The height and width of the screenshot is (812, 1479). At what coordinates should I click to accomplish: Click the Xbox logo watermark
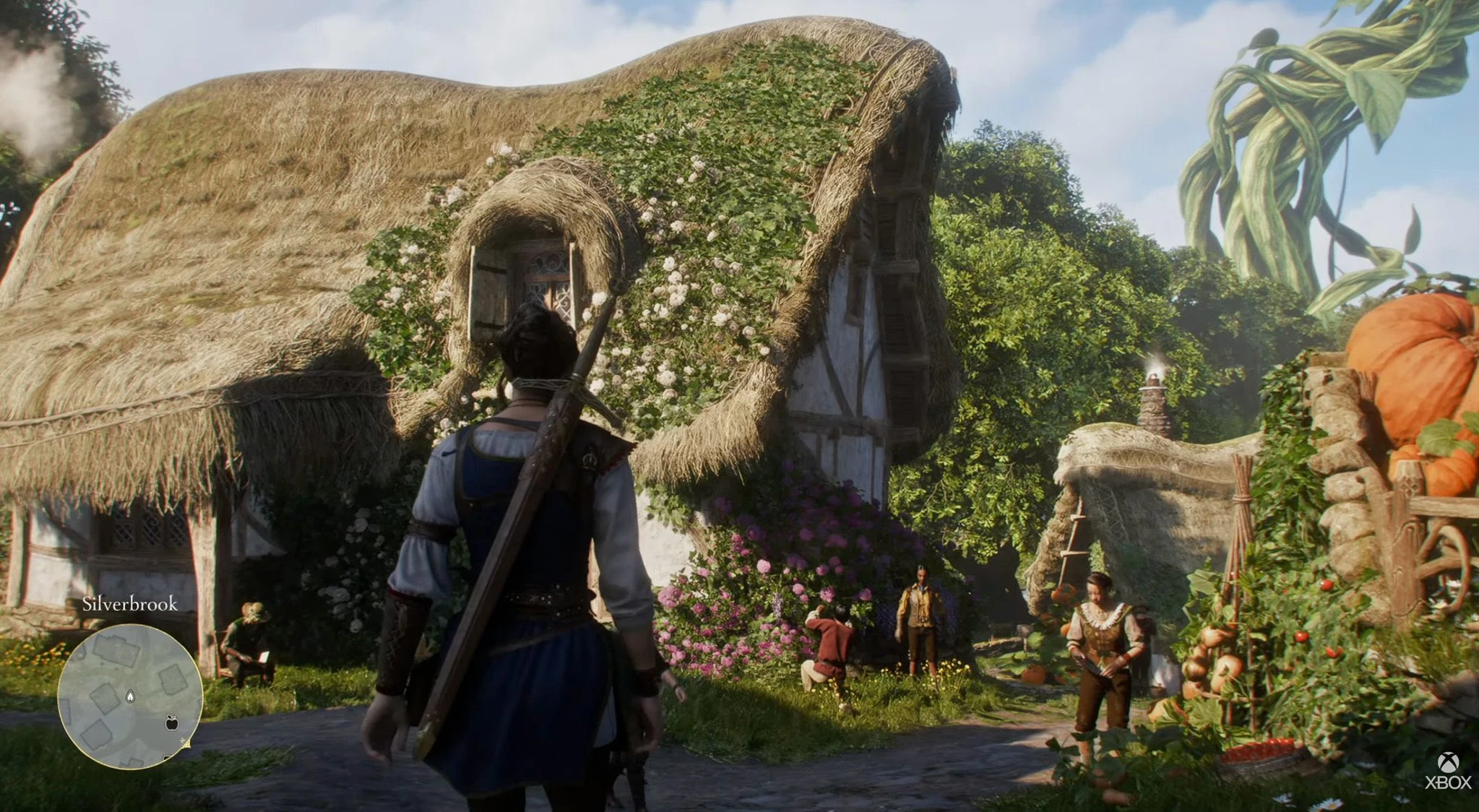[1448, 770]
